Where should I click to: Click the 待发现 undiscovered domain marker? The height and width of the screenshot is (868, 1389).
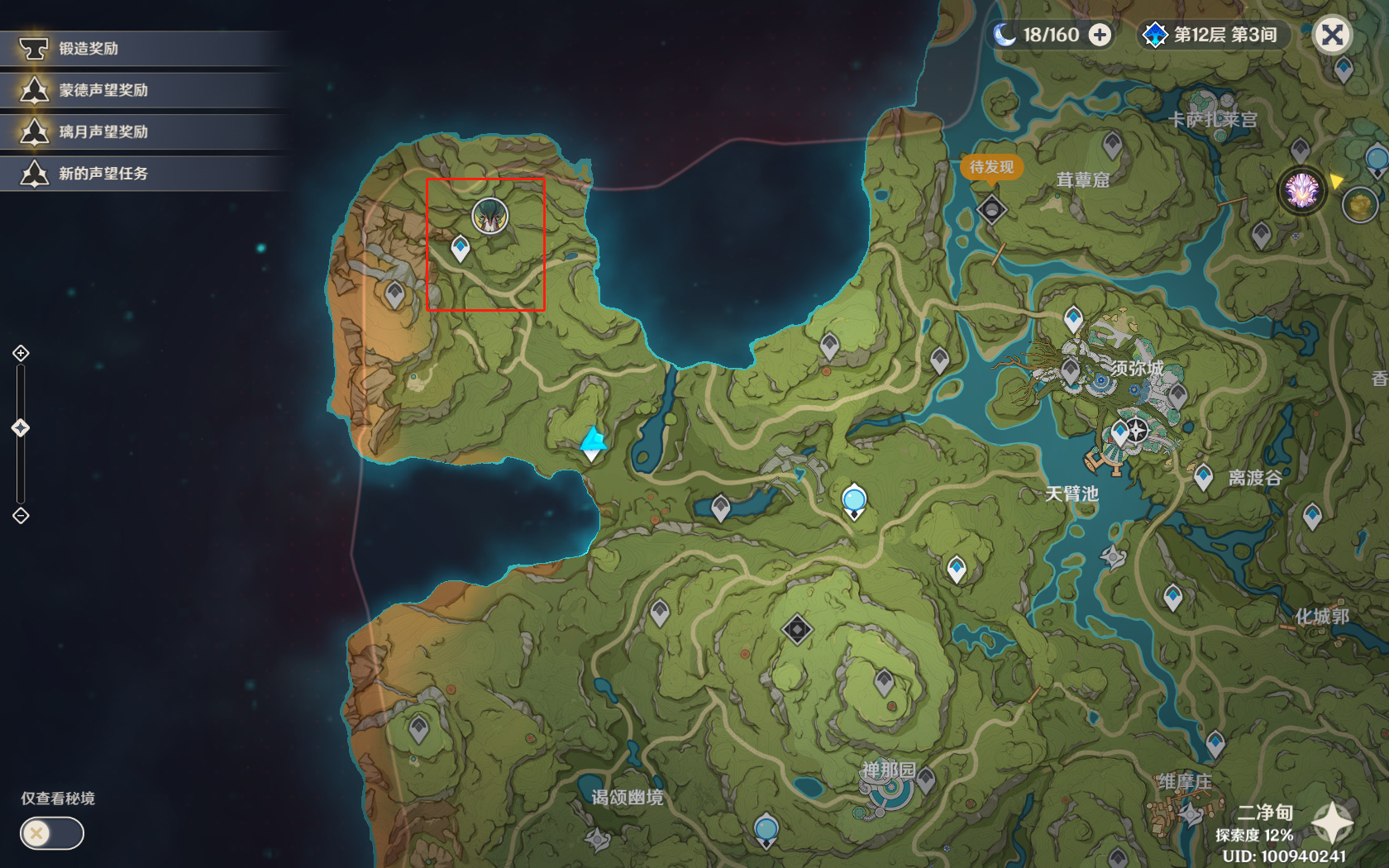991,209
